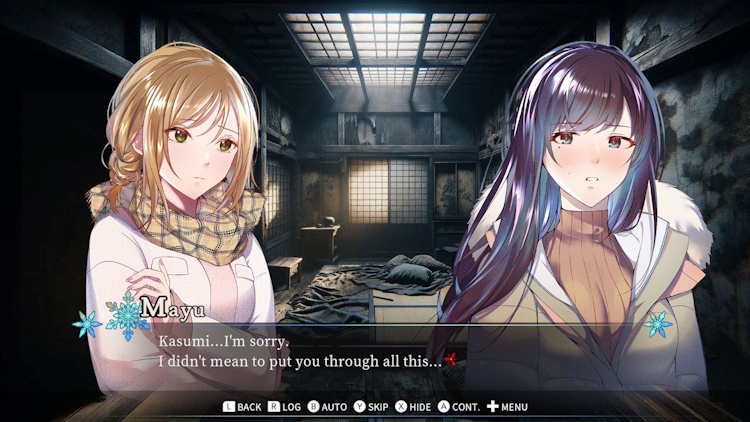Go back with the BACK button
The image size is (750, 422).
click(x=242, y=407)
